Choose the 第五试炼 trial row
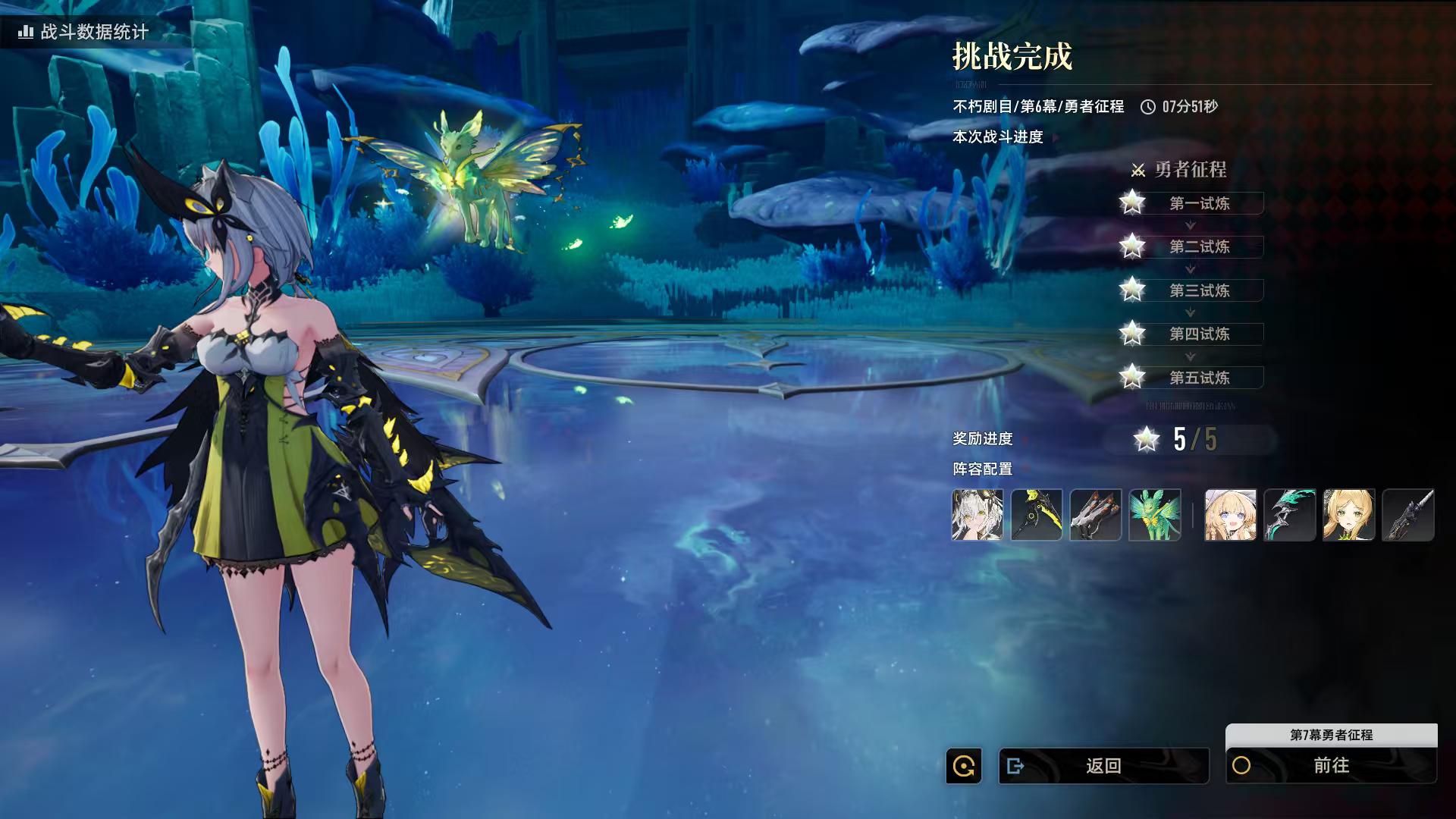Viewport: 1456px width, 819px height. (1199, 378)
